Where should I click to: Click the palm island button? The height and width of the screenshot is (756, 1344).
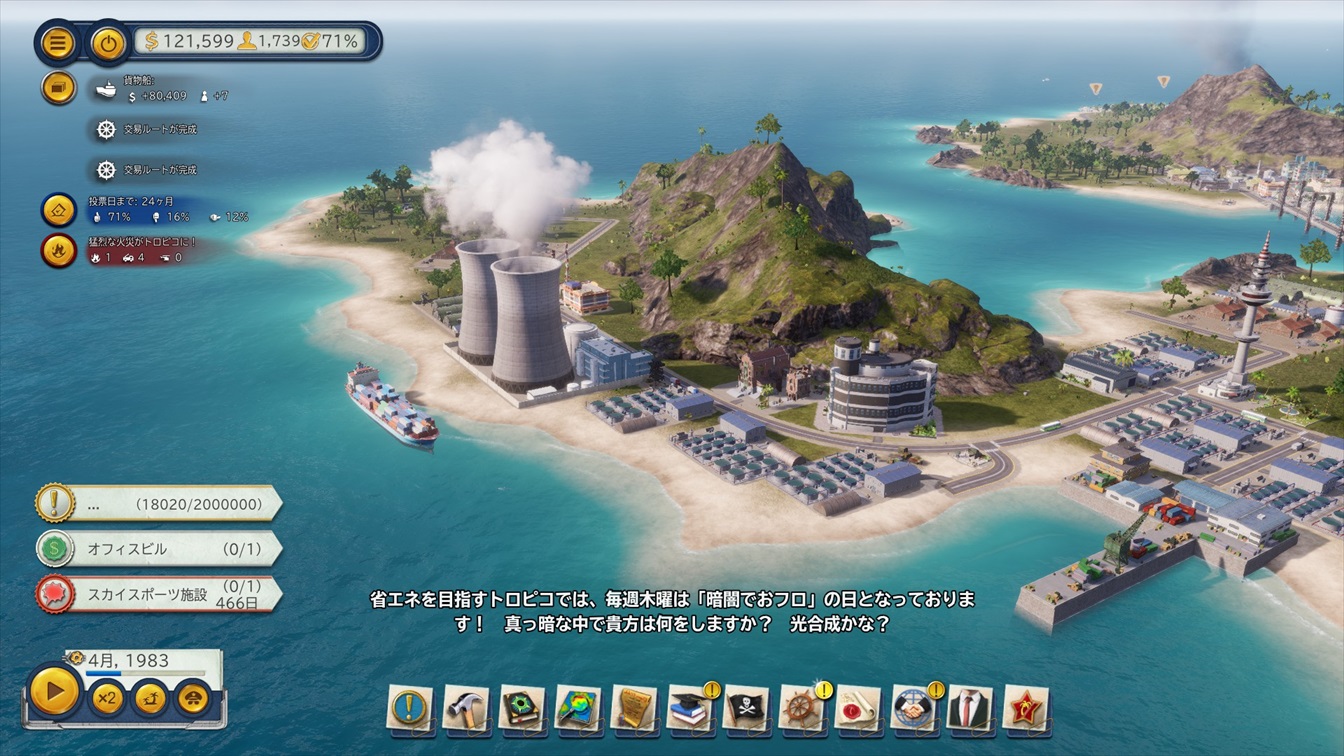pos(149,697)
